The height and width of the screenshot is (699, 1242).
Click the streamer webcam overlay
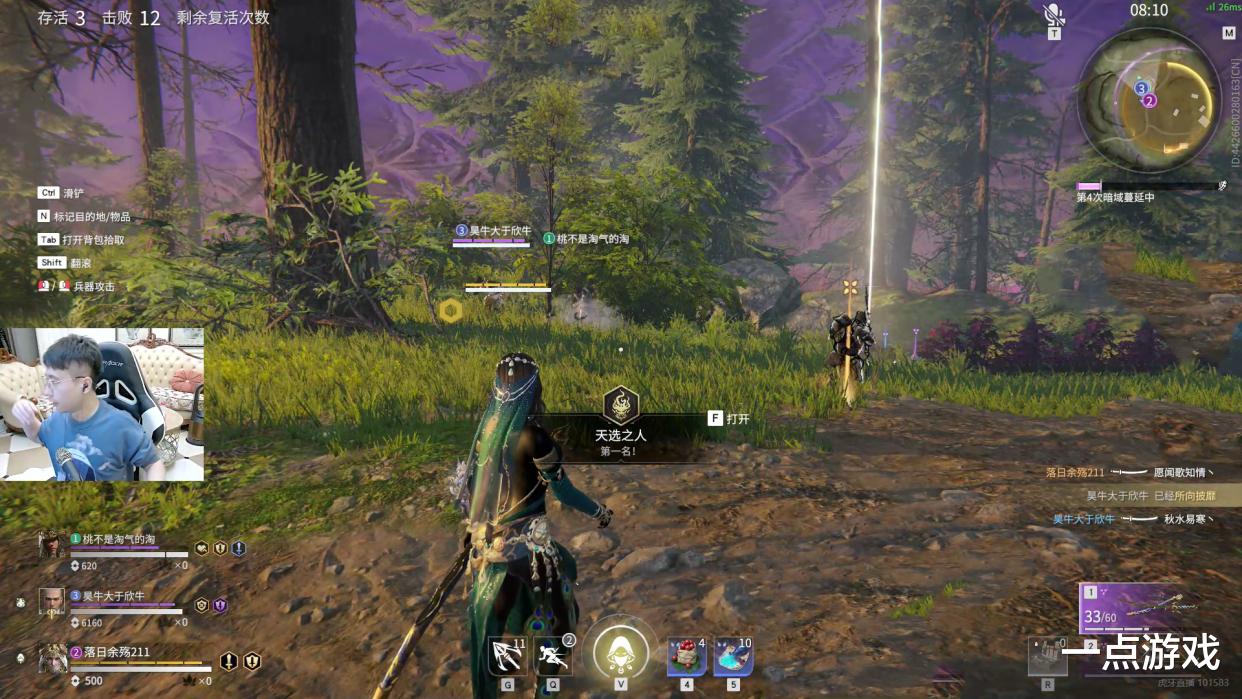102,404
